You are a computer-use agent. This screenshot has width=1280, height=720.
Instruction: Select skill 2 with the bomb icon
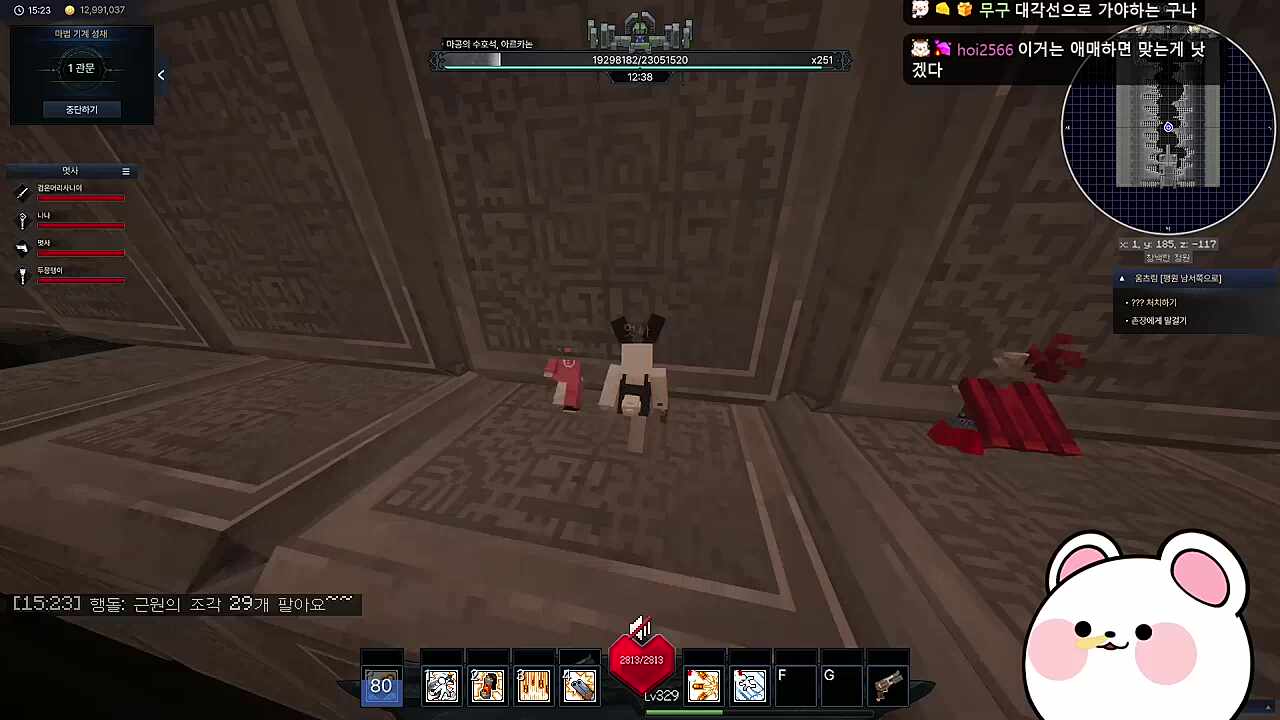pos(487,684)
